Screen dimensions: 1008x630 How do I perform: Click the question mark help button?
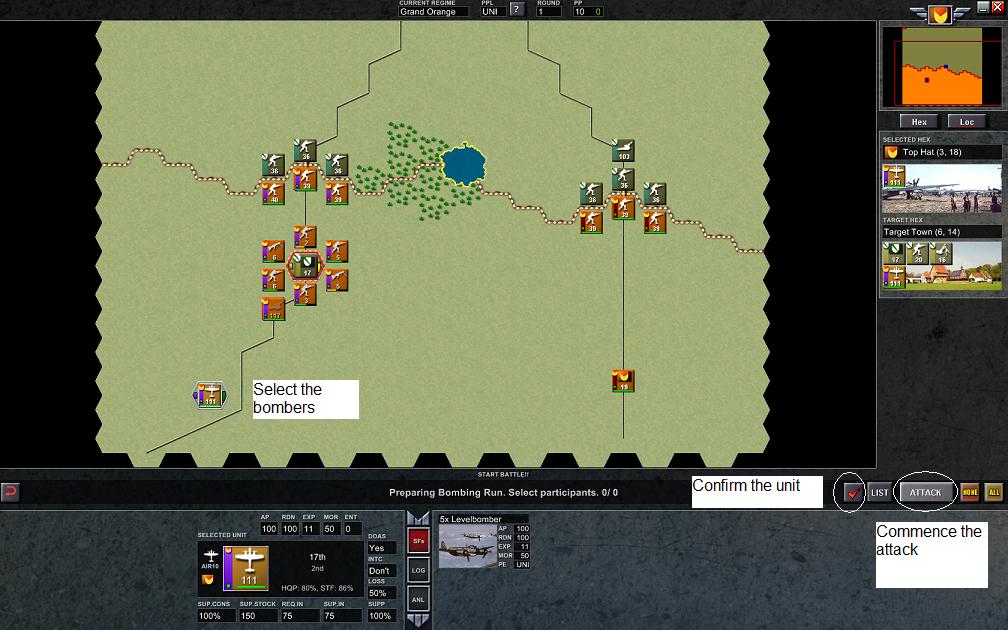pos(517,10)
